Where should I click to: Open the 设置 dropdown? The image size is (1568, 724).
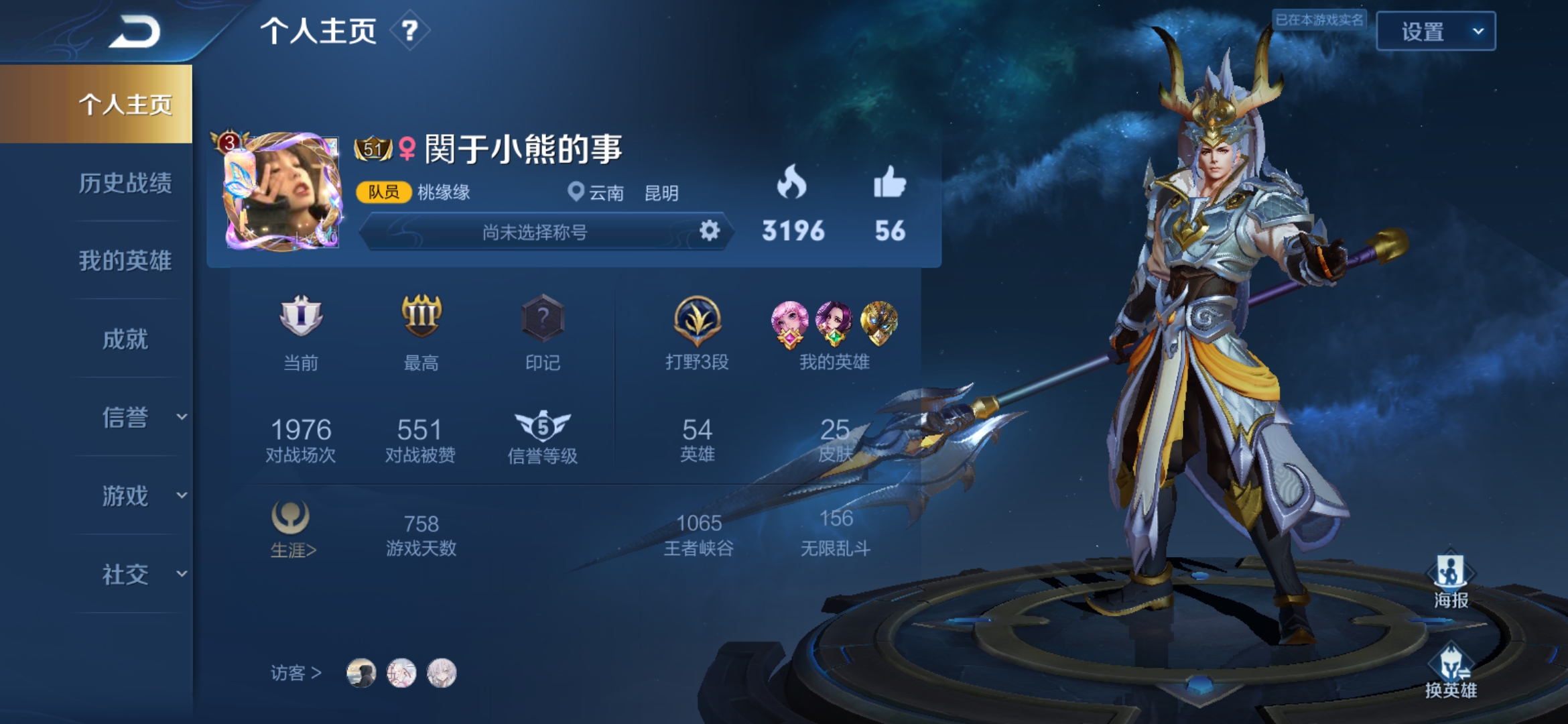click(x=1435, y=32)
